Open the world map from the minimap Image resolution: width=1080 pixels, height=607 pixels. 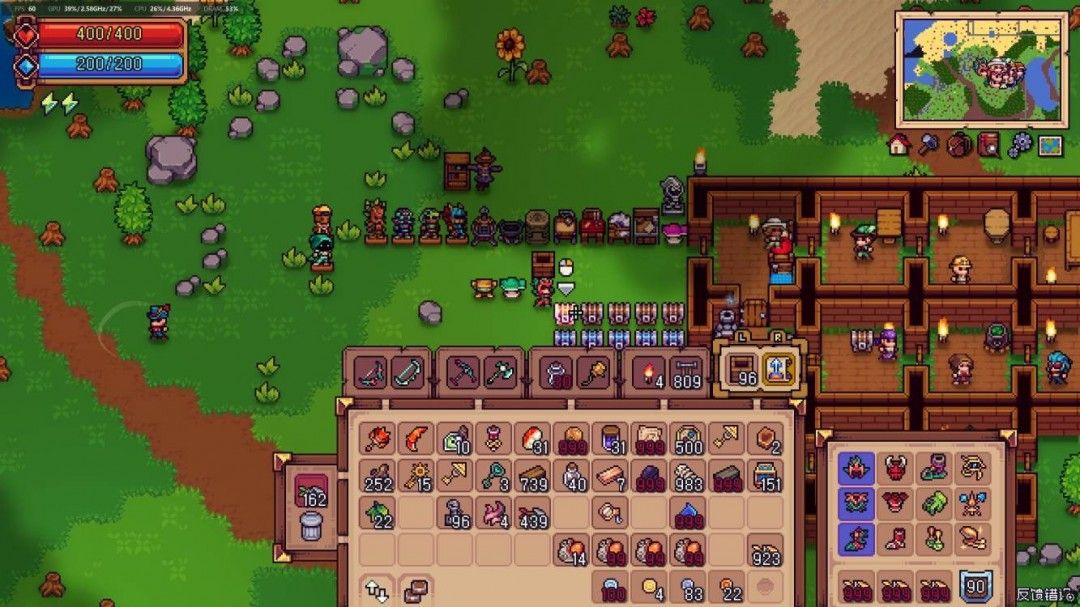point(981,68)
